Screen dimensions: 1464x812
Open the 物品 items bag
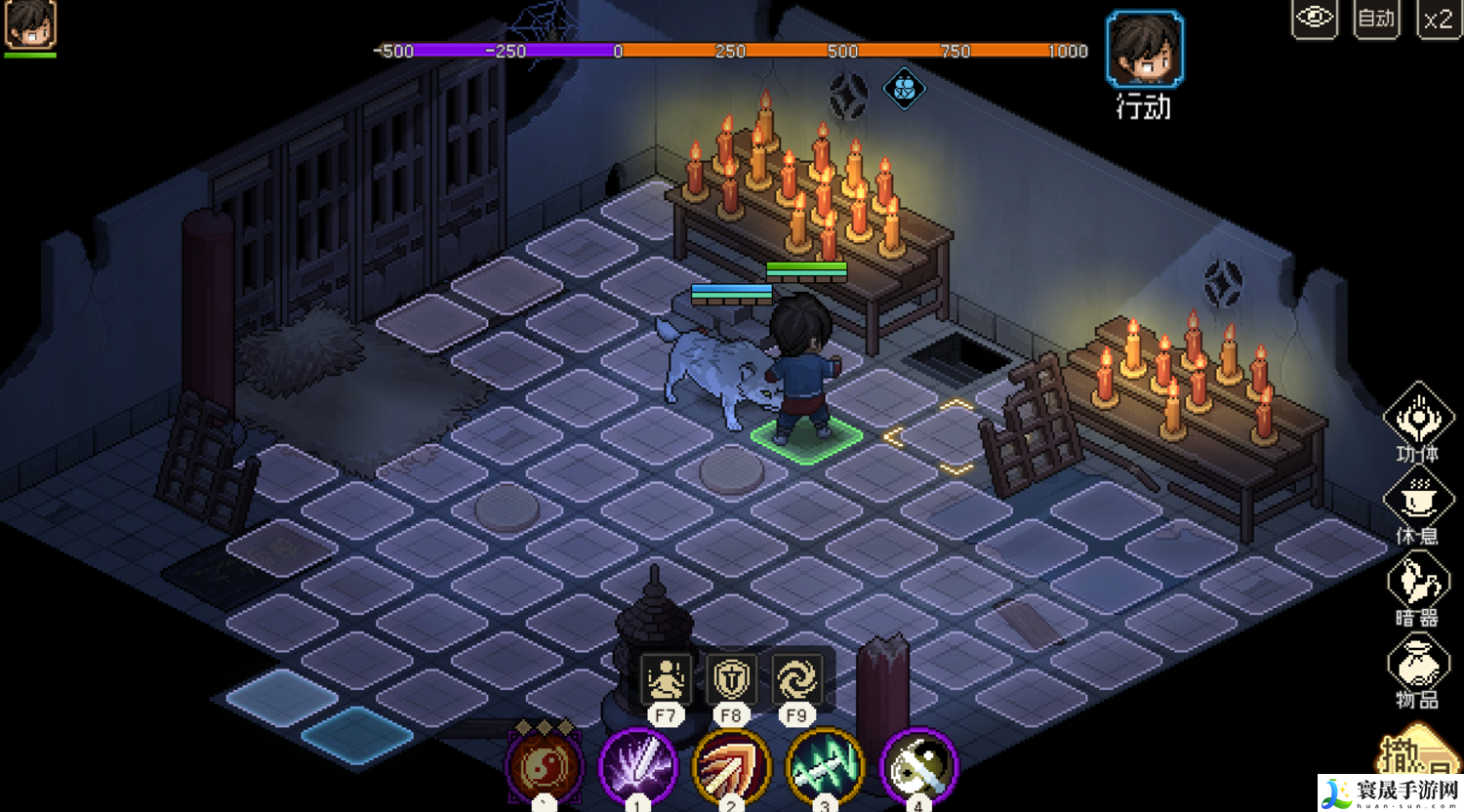tap(1417, 666)
